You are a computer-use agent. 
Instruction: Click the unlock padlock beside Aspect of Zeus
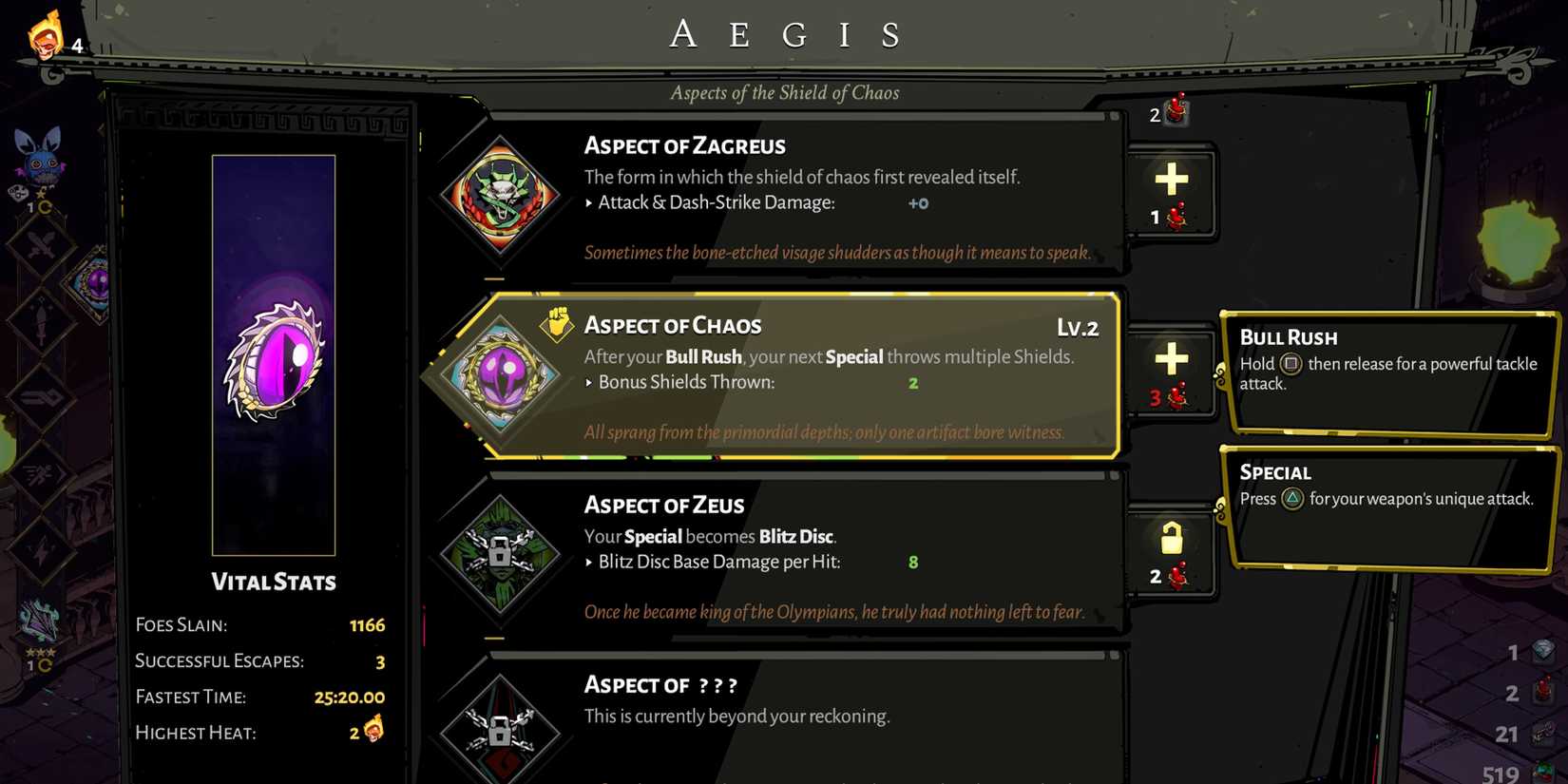click(x=1172, y=540)
